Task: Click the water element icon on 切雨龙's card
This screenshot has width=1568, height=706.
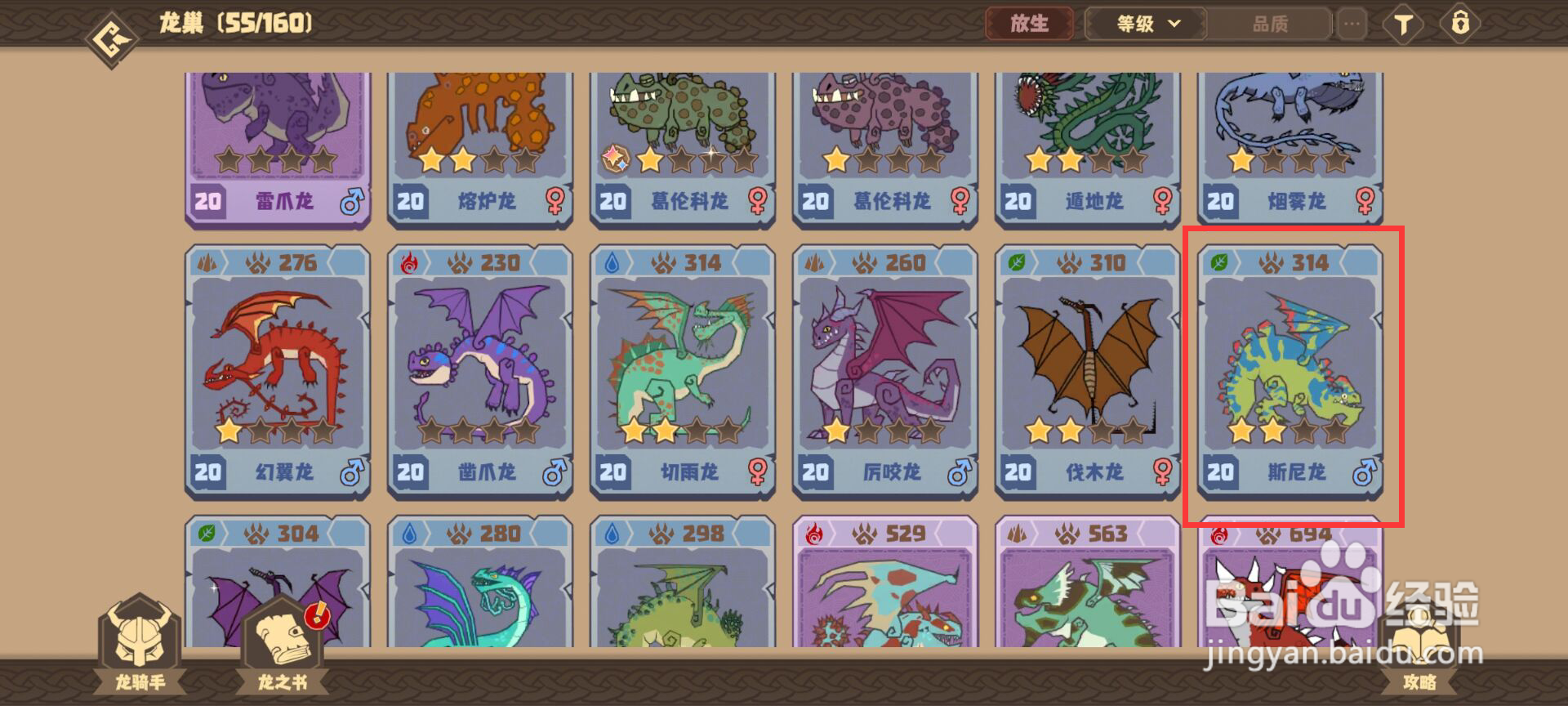Action: (x=612, y=262)
